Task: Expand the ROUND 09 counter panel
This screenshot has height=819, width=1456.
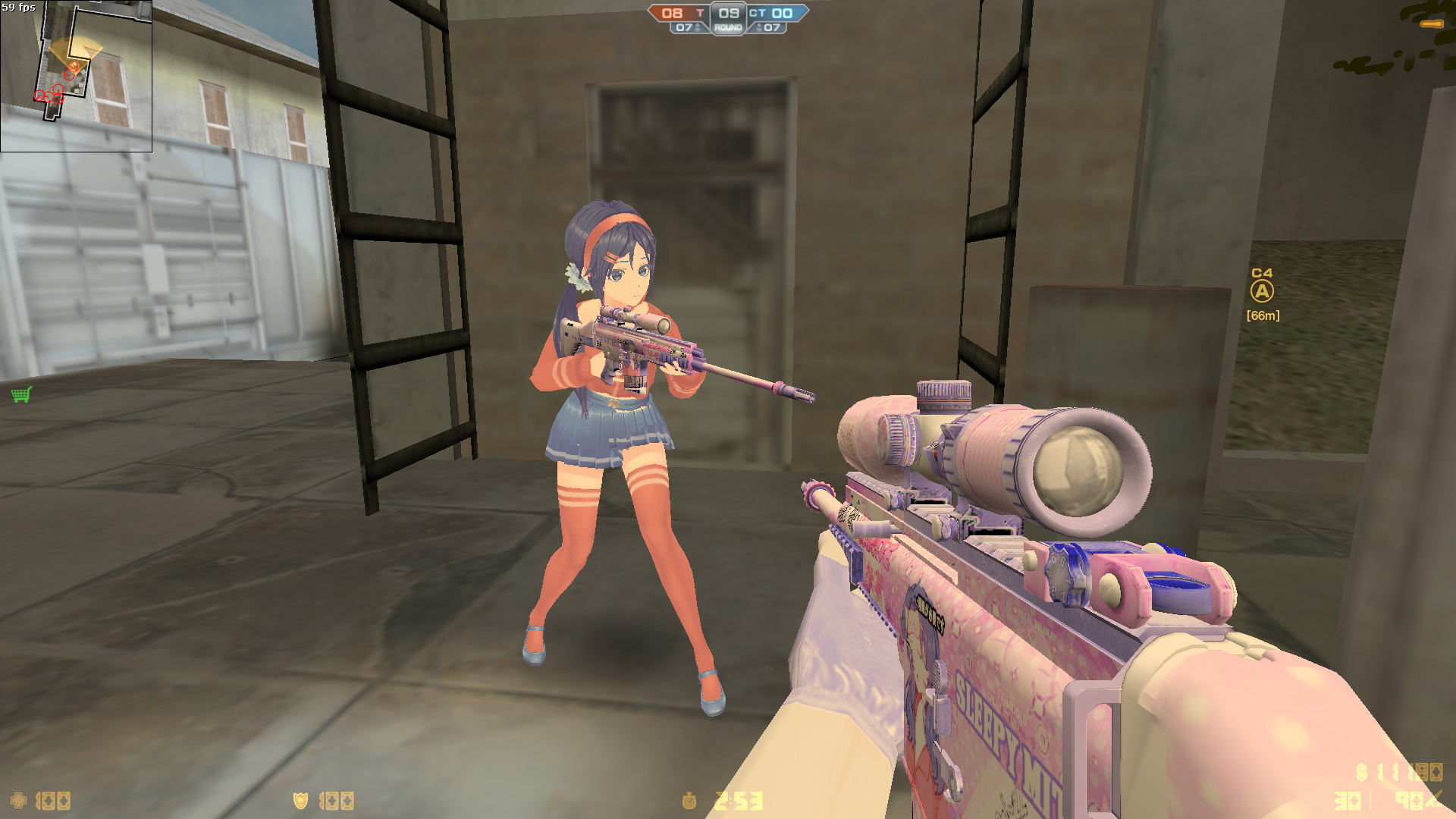Action: coord(727,17)
